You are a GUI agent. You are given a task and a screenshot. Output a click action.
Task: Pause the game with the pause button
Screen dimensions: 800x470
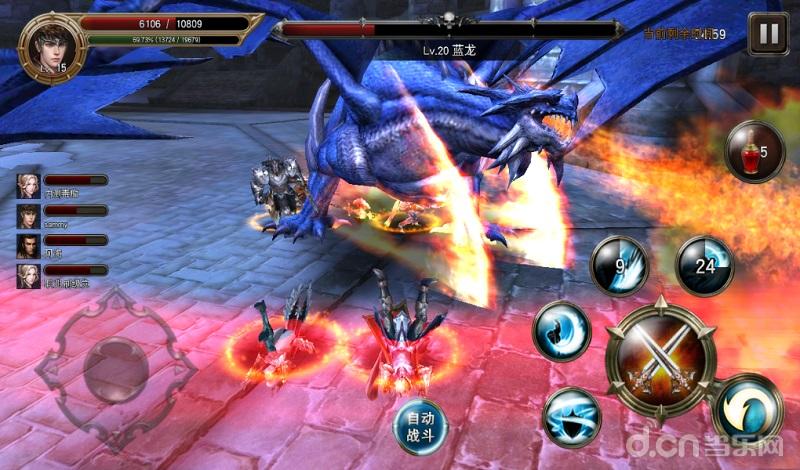(768, 34)
